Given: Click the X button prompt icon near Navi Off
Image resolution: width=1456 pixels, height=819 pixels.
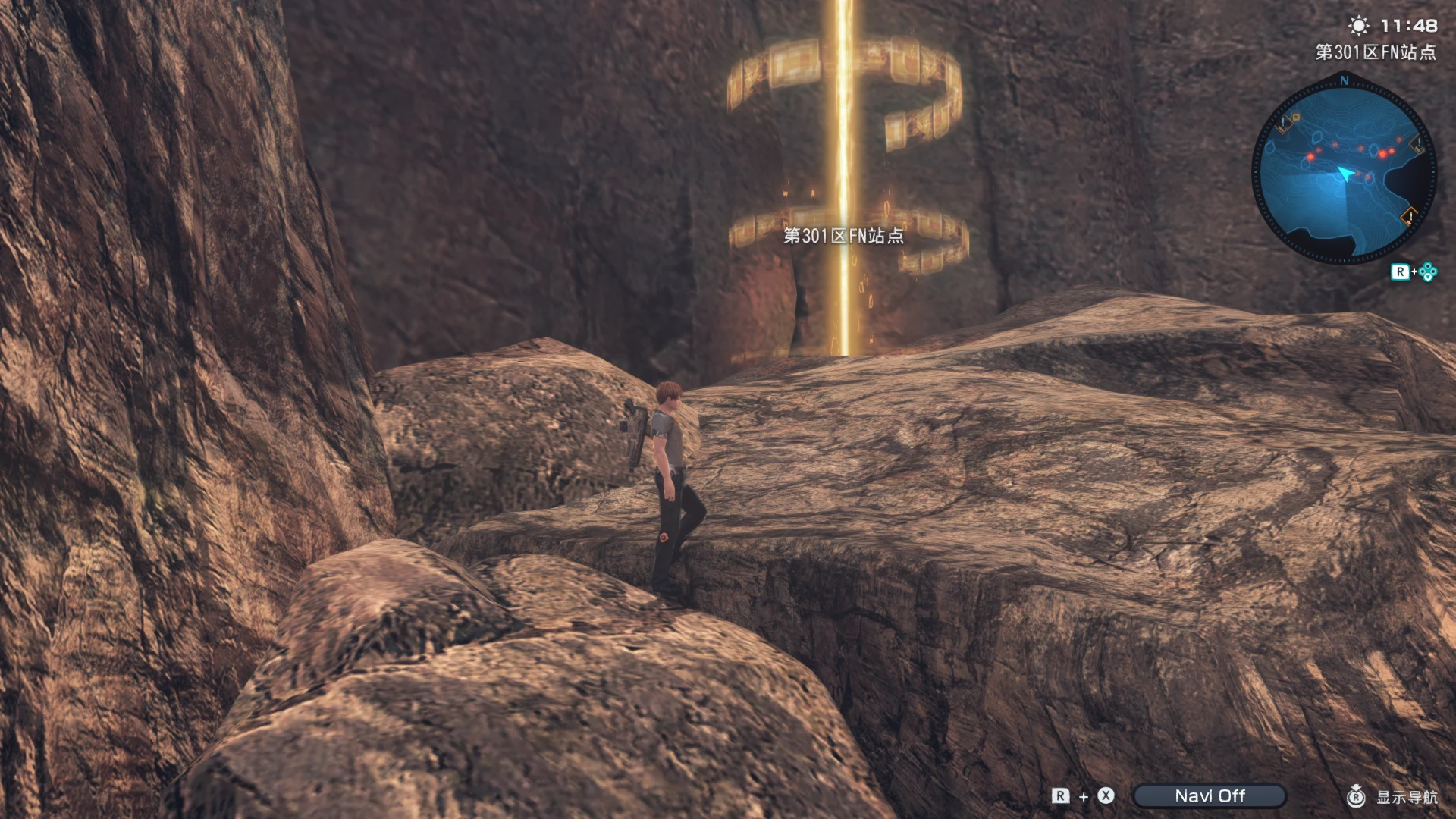Looking at the screenshot, I should tap(1105, 795).
